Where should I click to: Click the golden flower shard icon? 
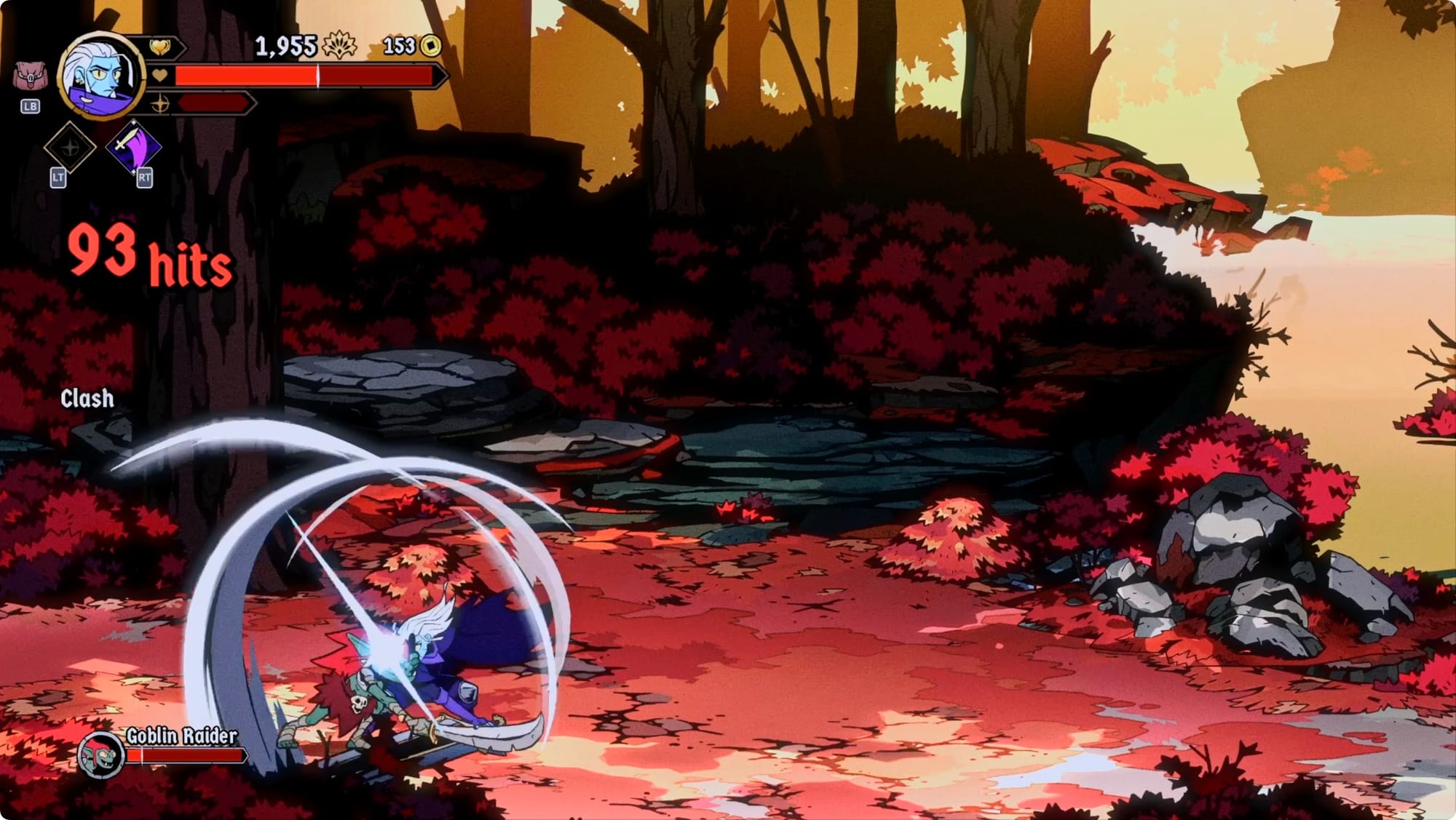tap(339, 46)
